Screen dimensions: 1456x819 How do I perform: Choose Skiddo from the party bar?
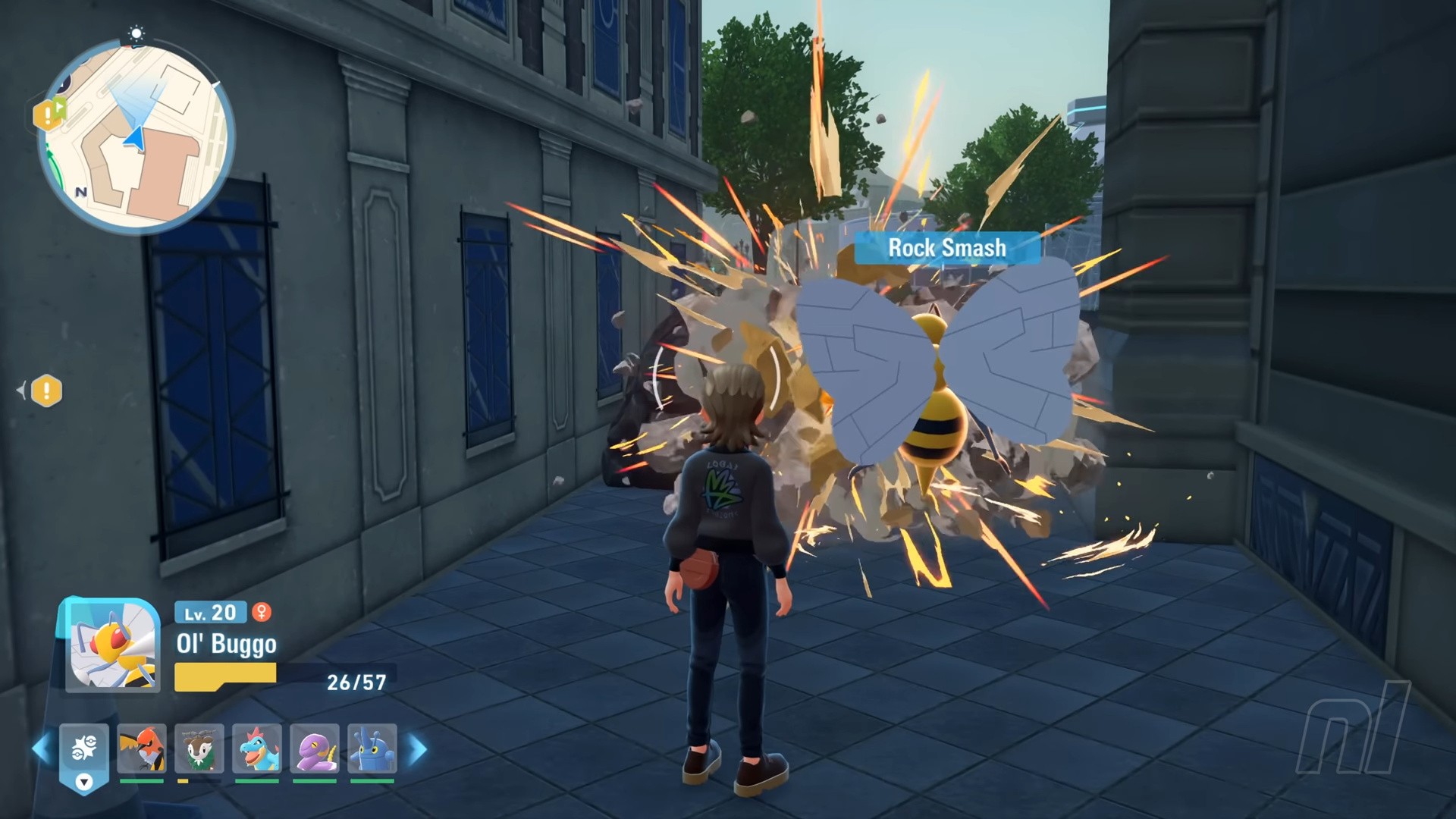[x=199, y=748]
